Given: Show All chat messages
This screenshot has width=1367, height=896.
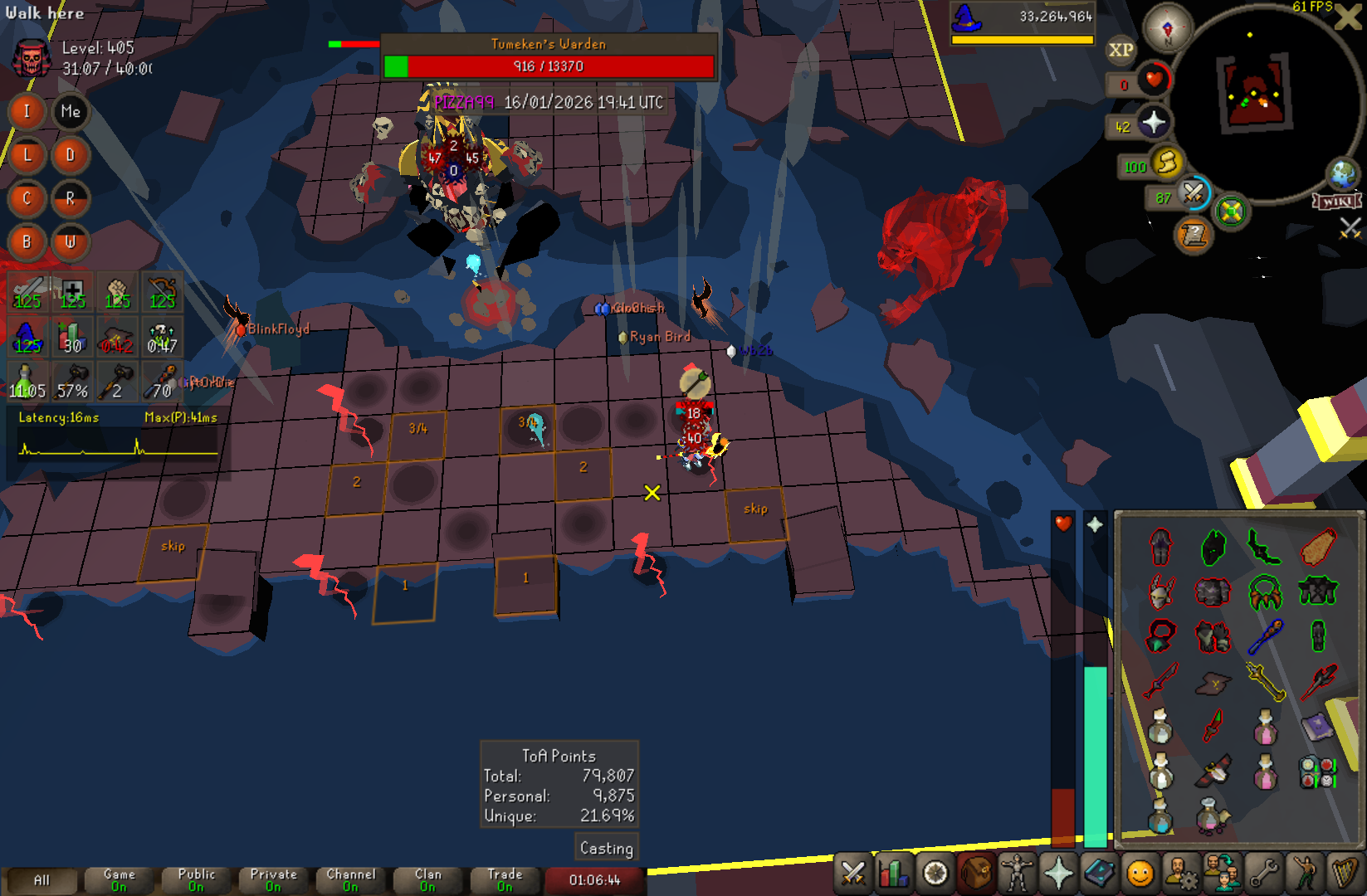Looking at the screenshot, I should (41, 879).
